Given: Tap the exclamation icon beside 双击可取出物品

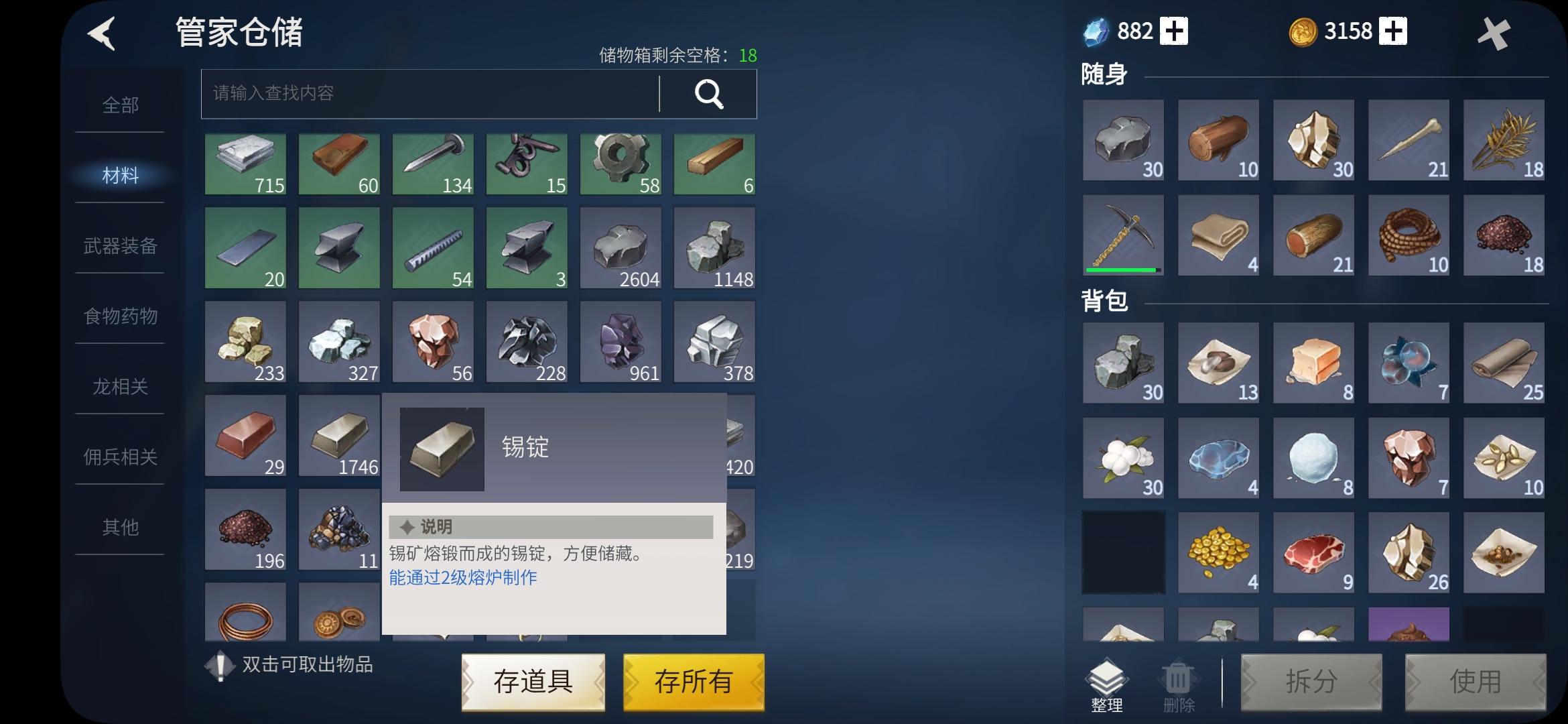Looking at the screenshot, I should pyautogui.click(x=222, y=666).
